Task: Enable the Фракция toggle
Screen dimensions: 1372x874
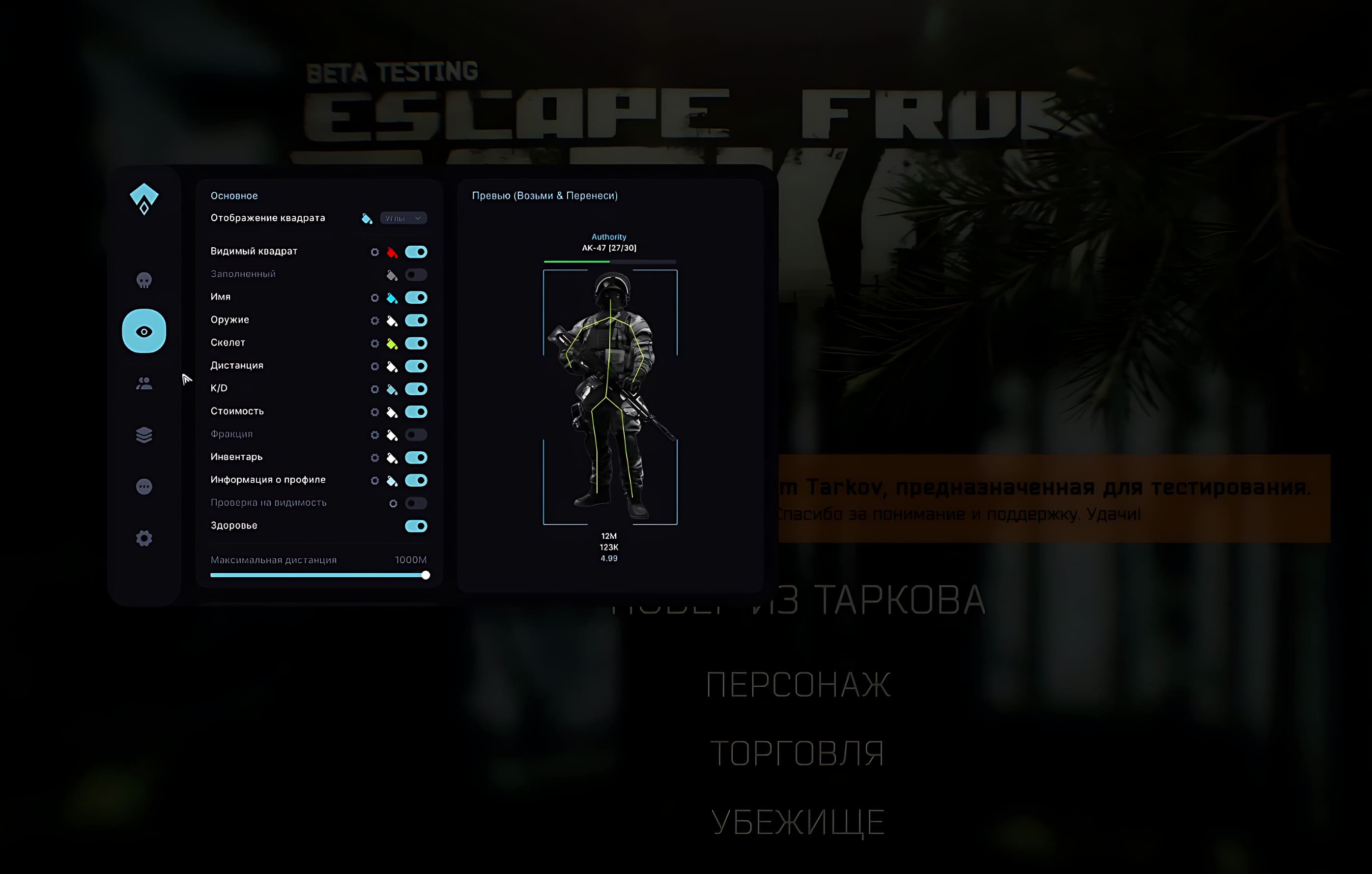Action: pyautogui.click(x=417, y=434)
